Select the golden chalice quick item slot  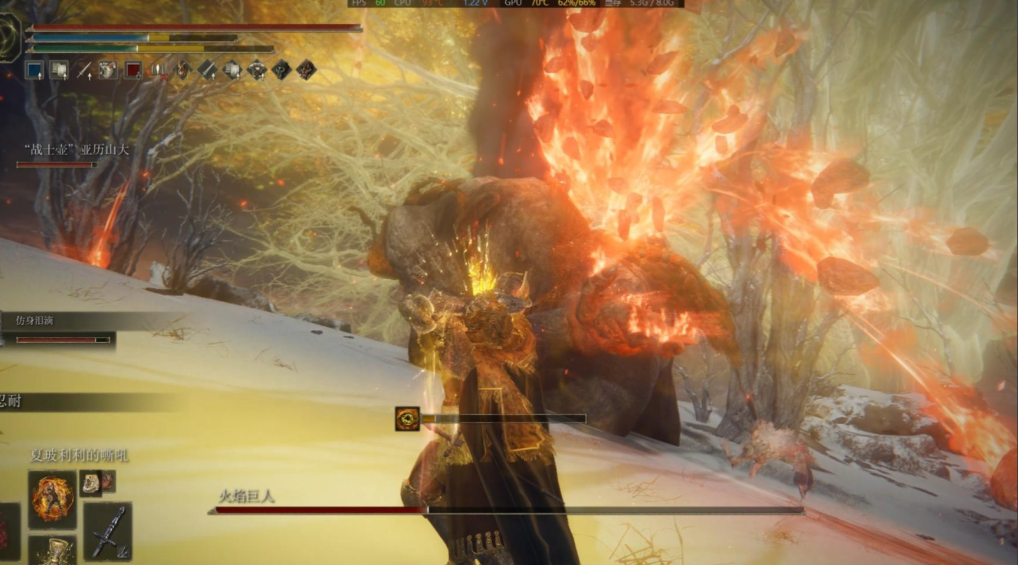point(51,551)
